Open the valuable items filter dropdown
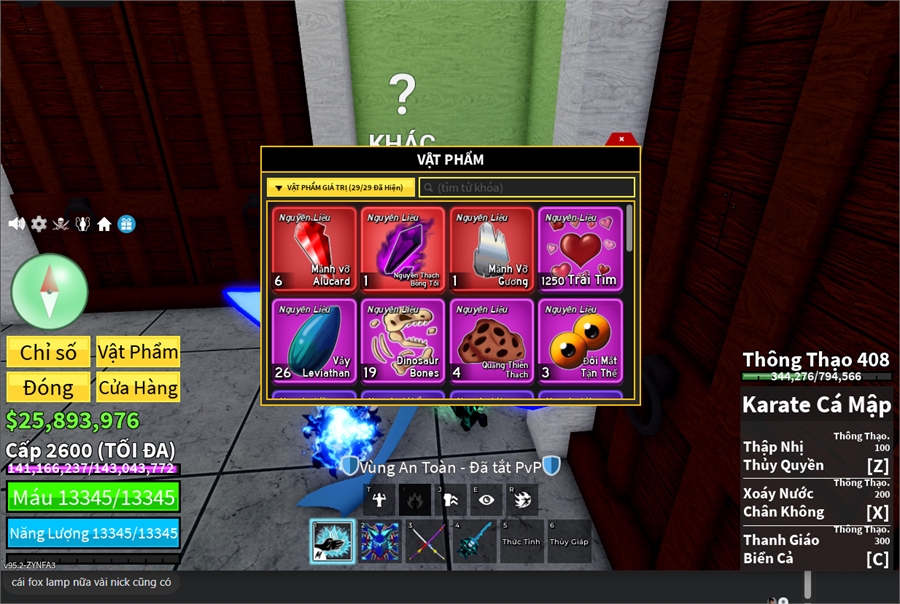The height and width of the screenshot is (604, 900). [340, 187]
